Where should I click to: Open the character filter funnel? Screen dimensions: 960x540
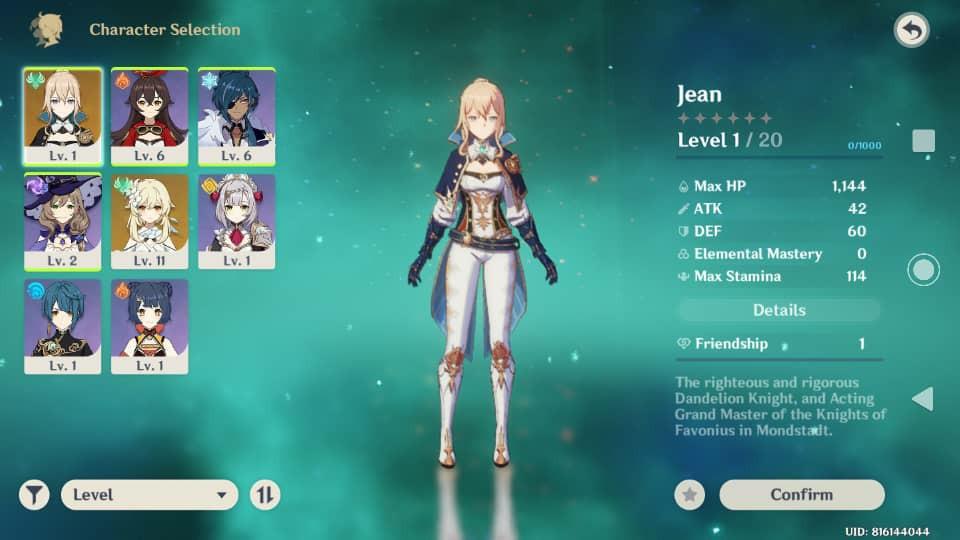click(x=34, y=494)
